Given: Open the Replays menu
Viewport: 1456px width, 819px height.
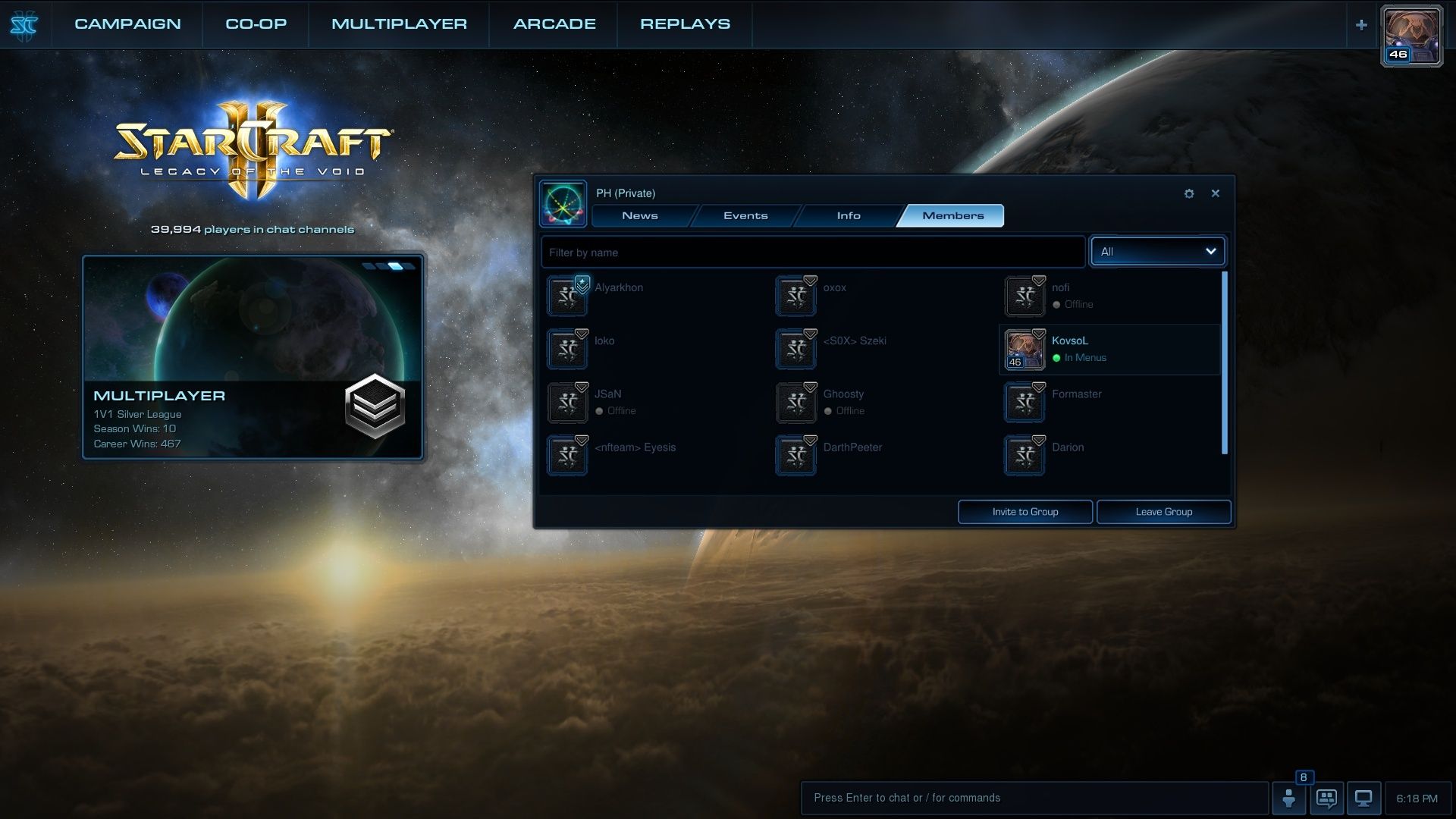Looking at the screenshot, I should [685, 24].
